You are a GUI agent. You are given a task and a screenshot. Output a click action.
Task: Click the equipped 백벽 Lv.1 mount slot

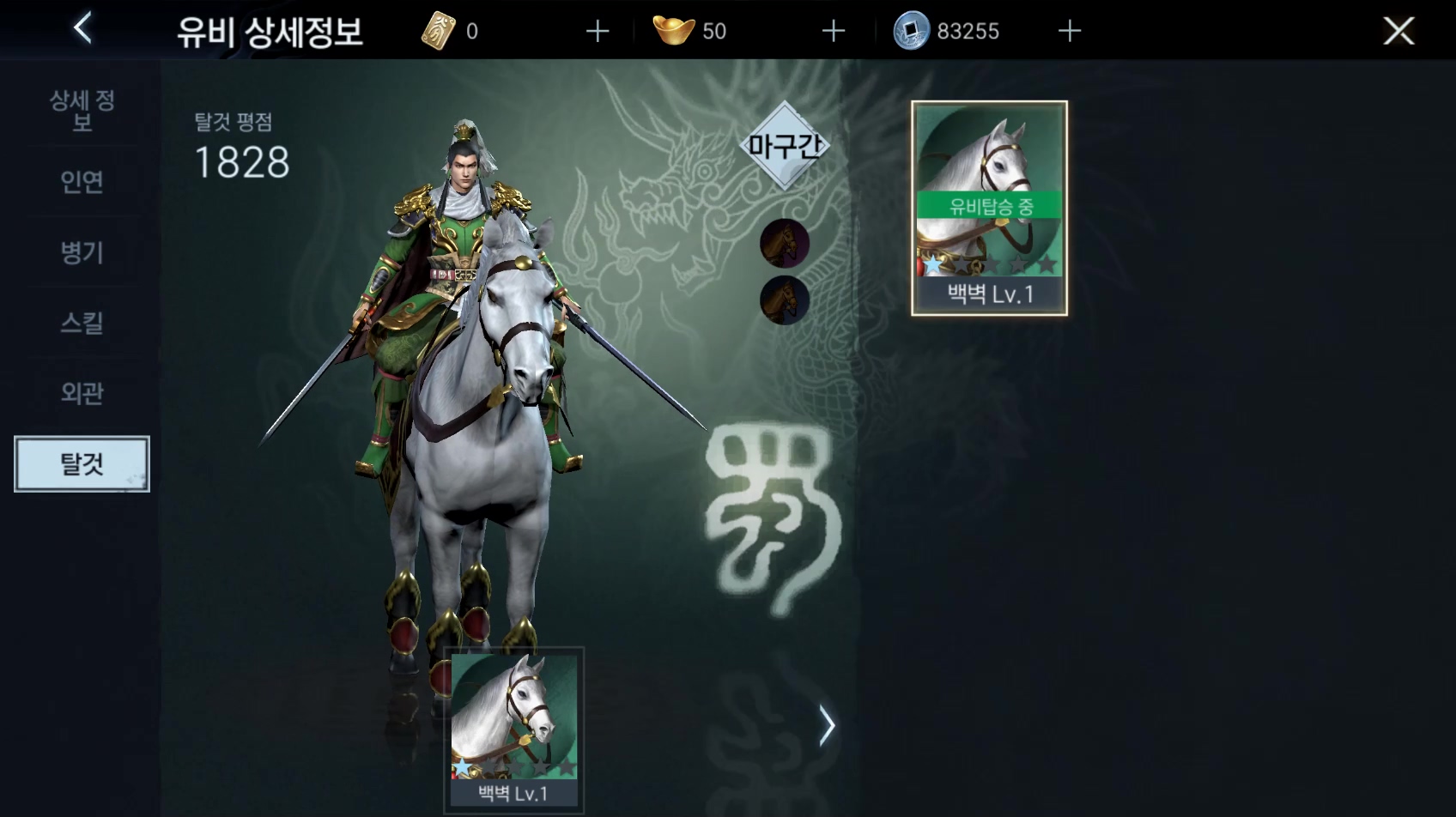click(x=513, y=729)
